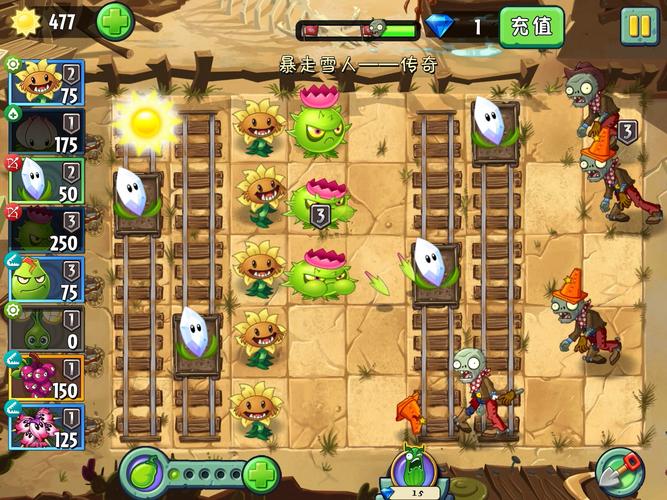Choose the angry green squash seed packet
This screenshot has height=500, width=667.
click(46, 280)
